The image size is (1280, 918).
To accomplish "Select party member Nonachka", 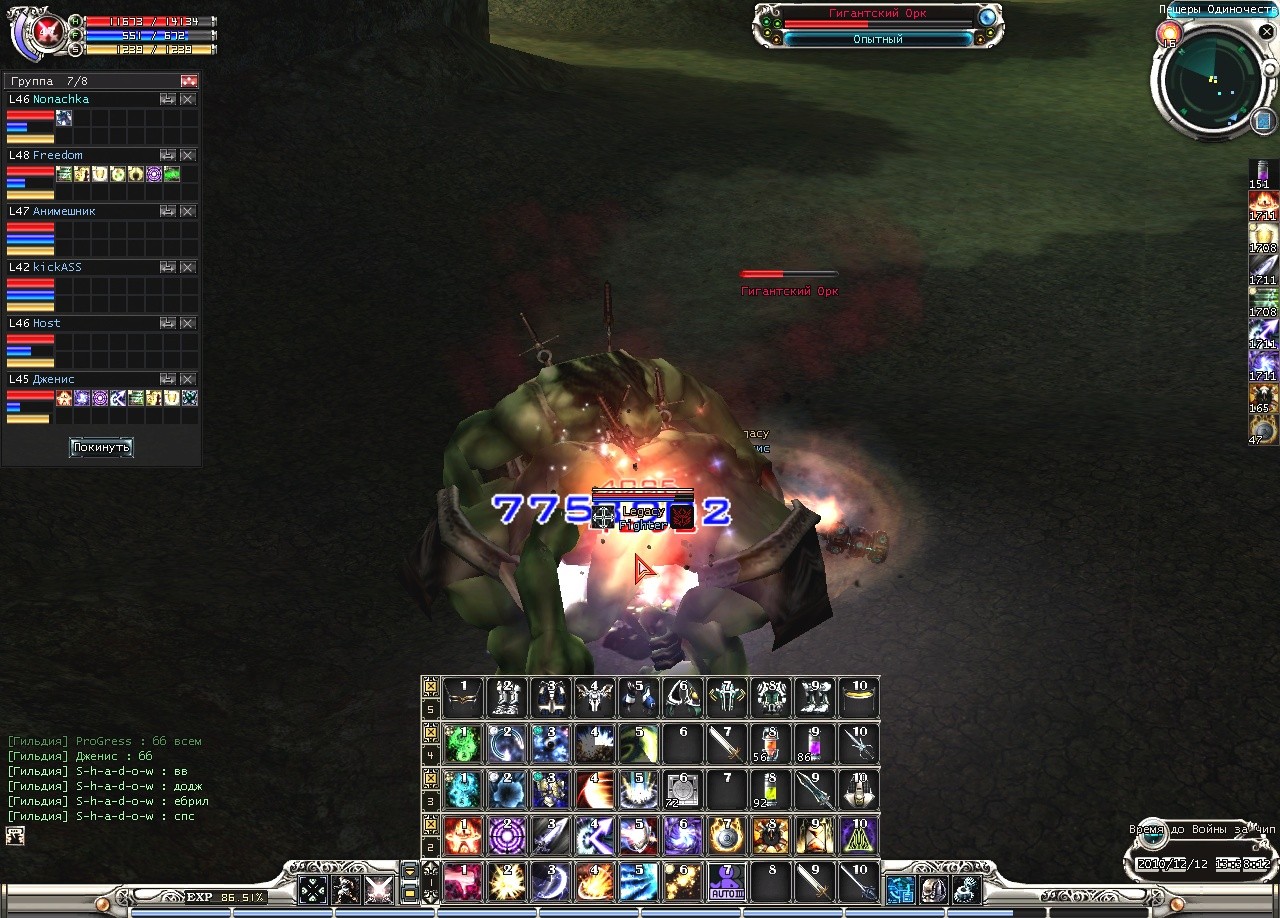I will point(61,100).
